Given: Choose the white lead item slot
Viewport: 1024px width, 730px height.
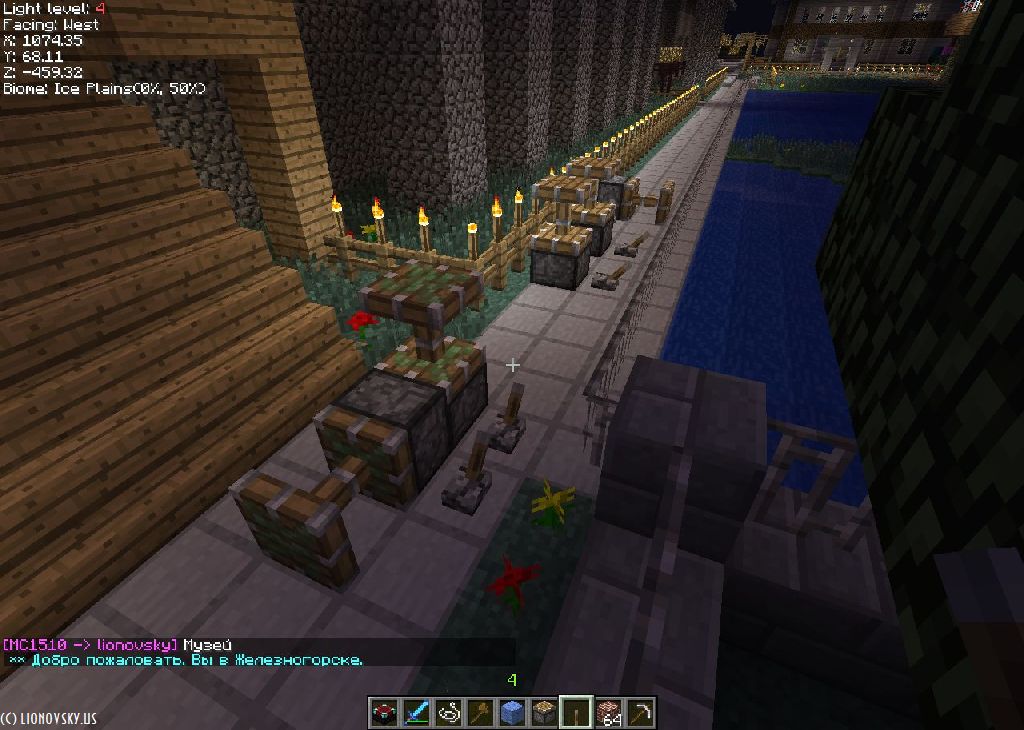Looking at the screenshot, I should tap(447, 712).
